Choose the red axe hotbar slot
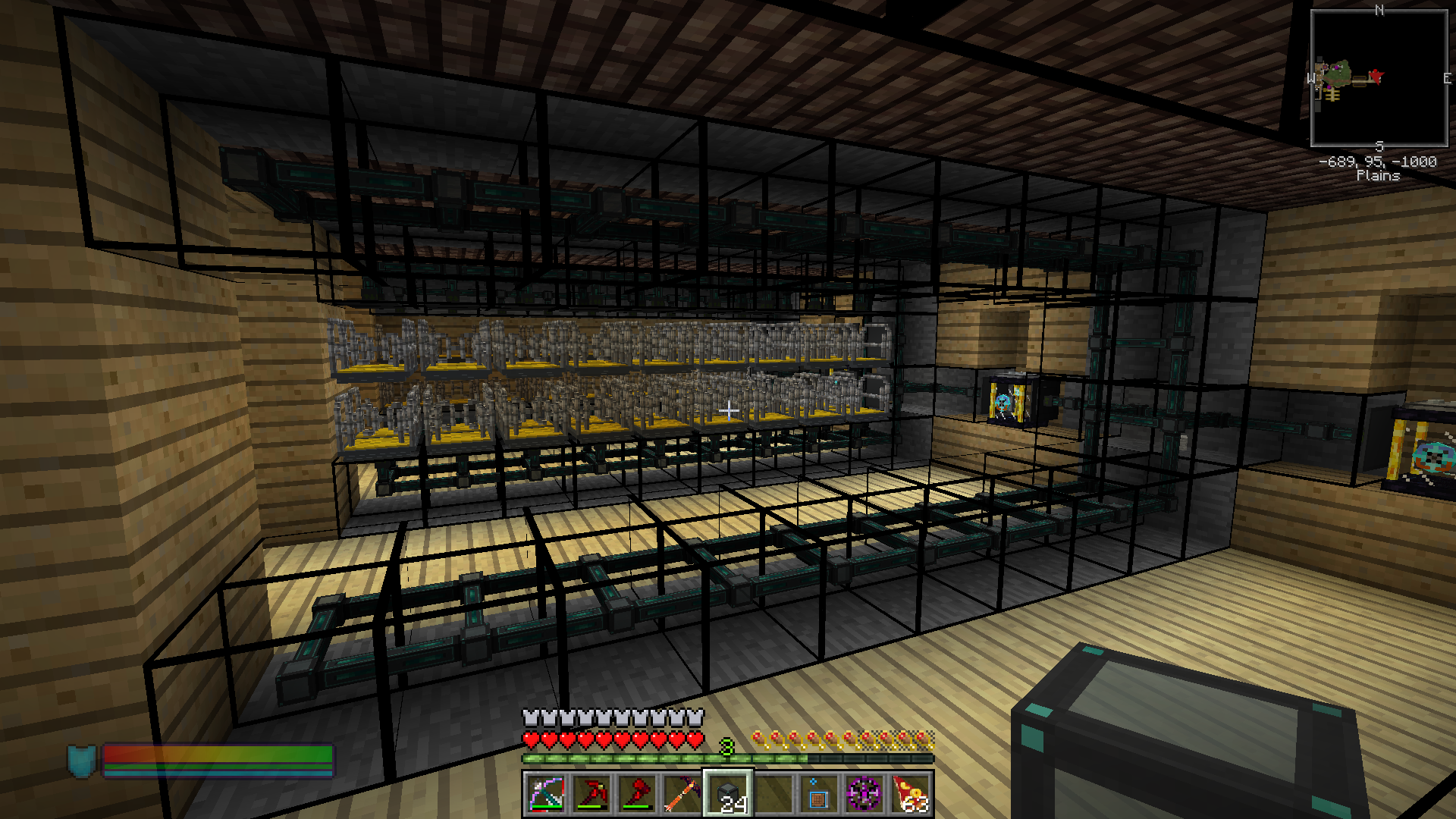The width and height of the screenshot is (1456, 819). pyautogui.click(x=637, y=794)
